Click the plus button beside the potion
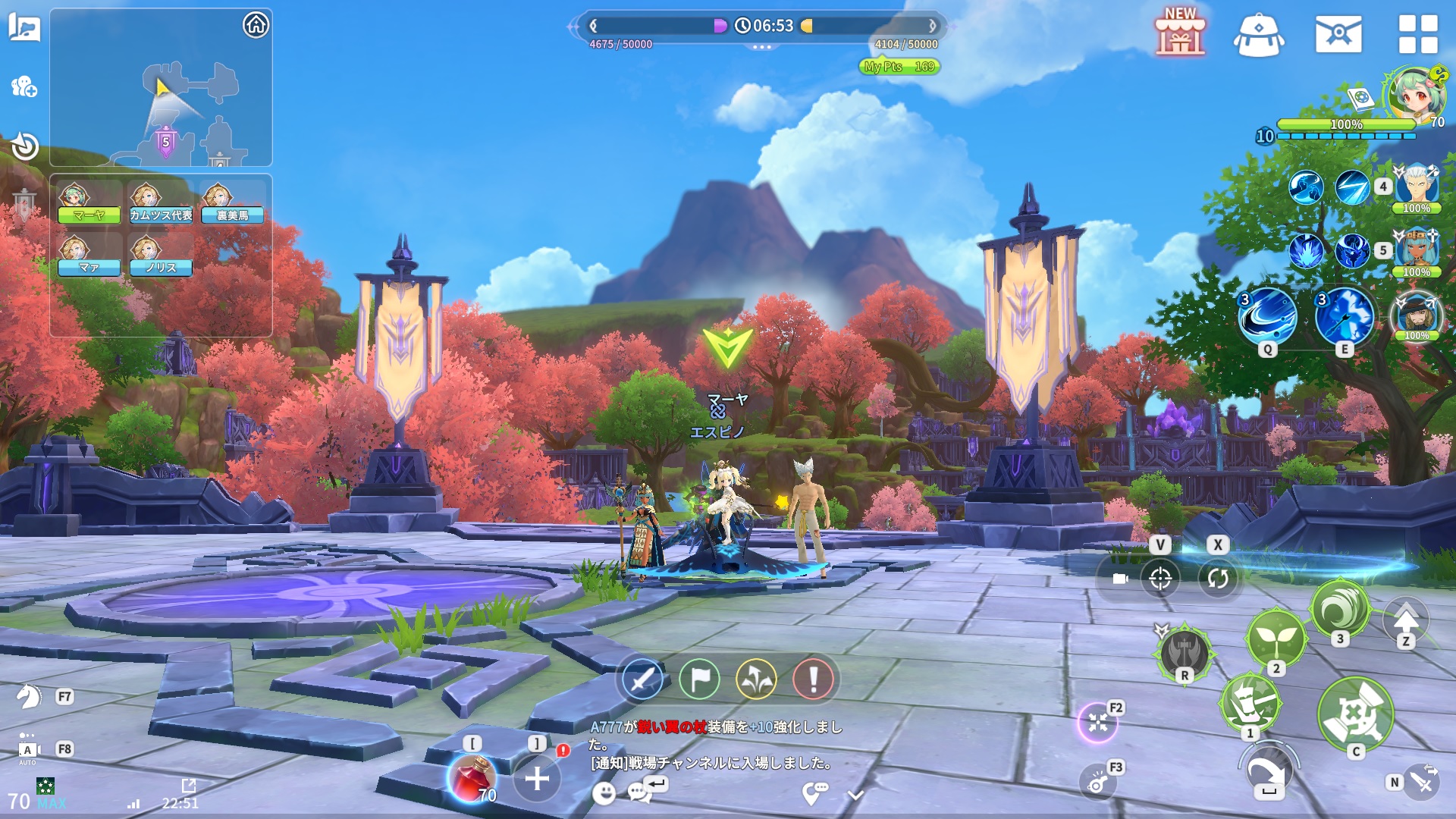This screenshot has width=1456, height=819. pos(537,778)
